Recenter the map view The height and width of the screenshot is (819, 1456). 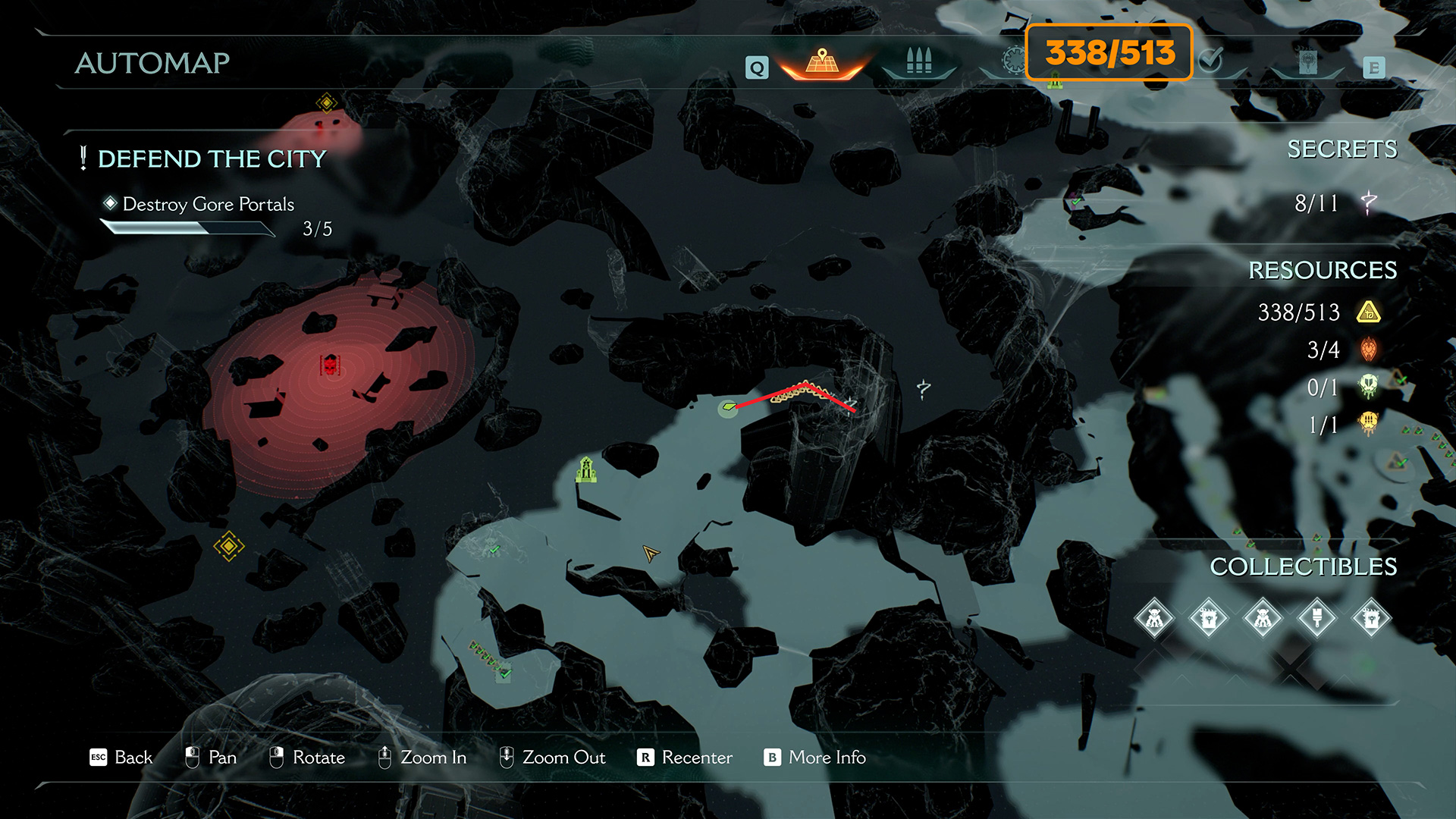(x=685, y=758)
